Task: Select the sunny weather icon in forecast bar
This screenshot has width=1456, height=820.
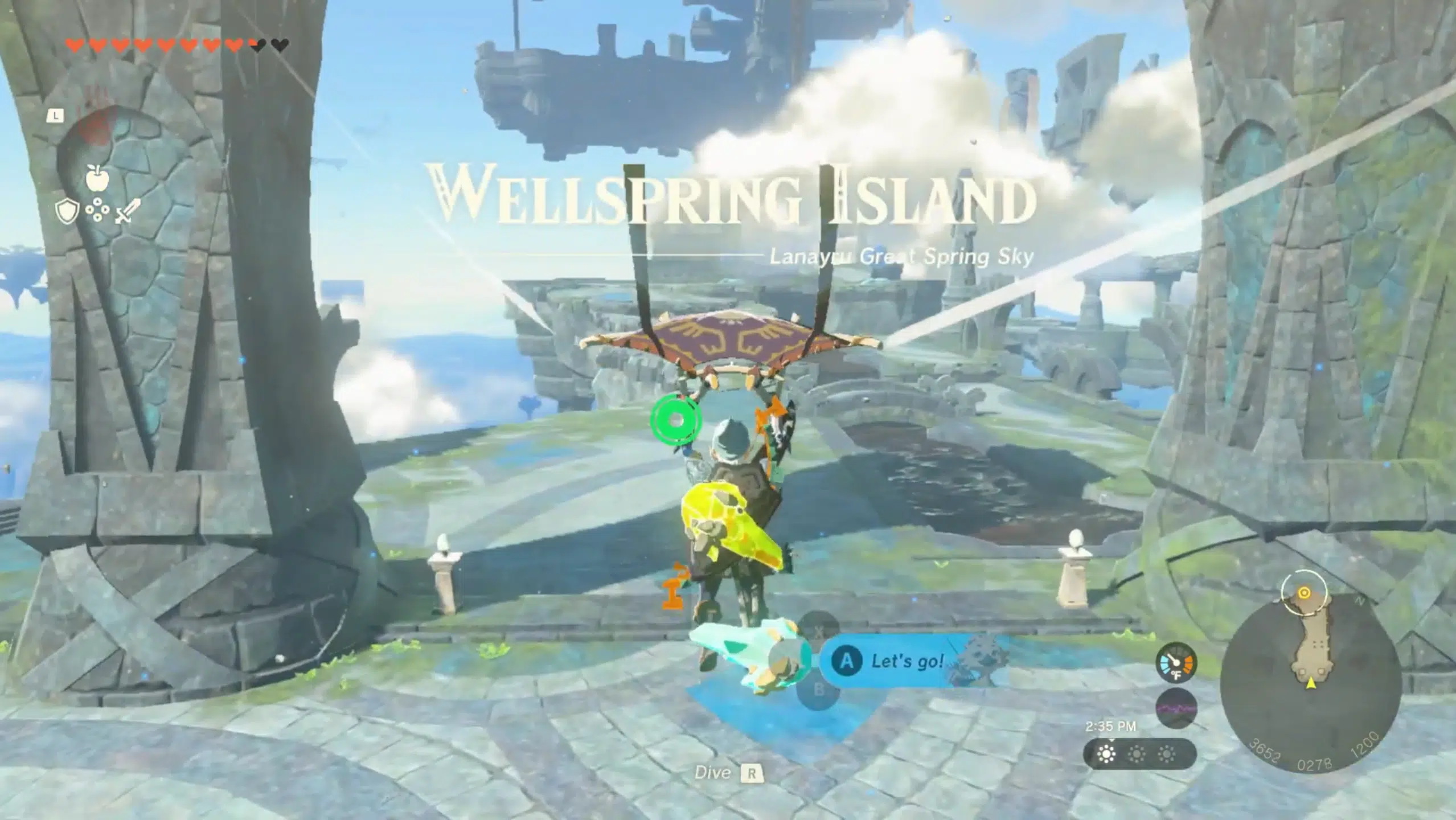Action: coord(1106,755)
